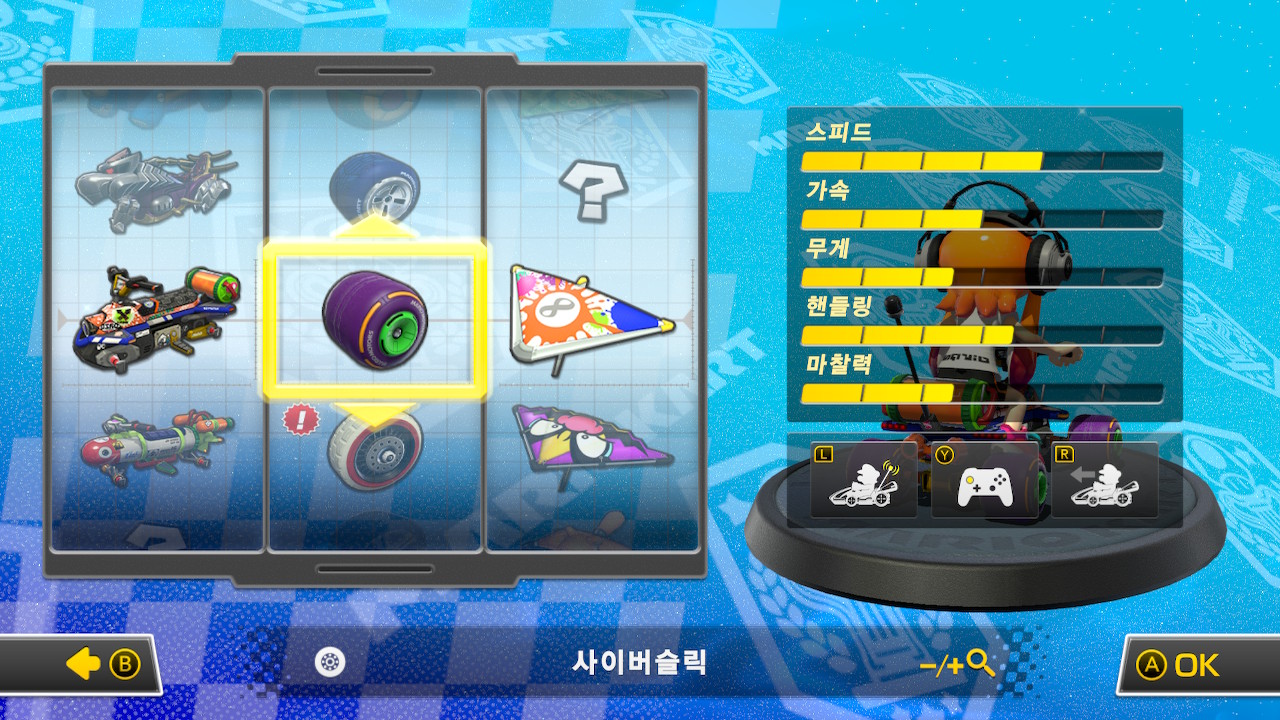The height and width of the screenshot is (720, 1280).
Task: Expand the left column side arrow
Action: click(x=62, y=318)
